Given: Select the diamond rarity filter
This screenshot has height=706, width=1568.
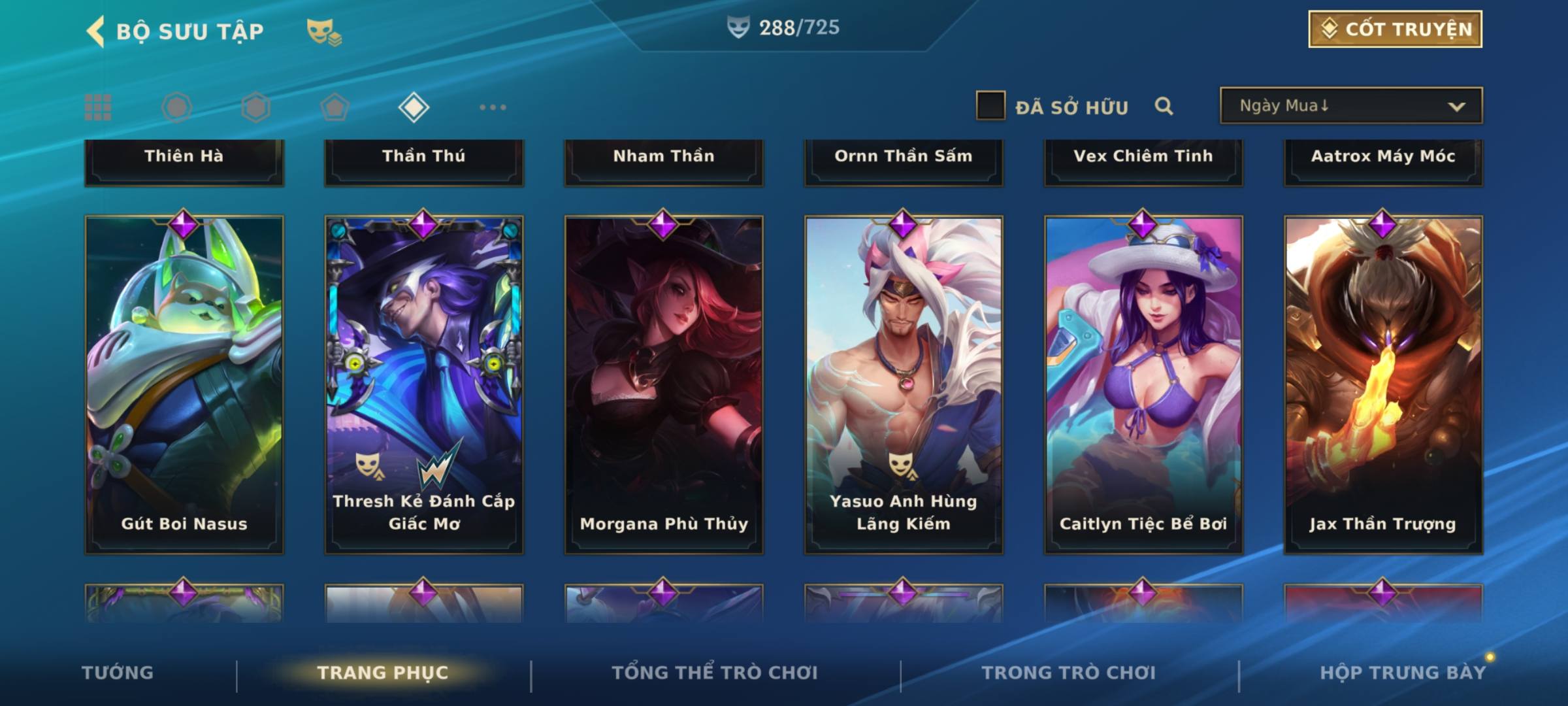Looking at the screenshot, I should click(x=414, y=107).
